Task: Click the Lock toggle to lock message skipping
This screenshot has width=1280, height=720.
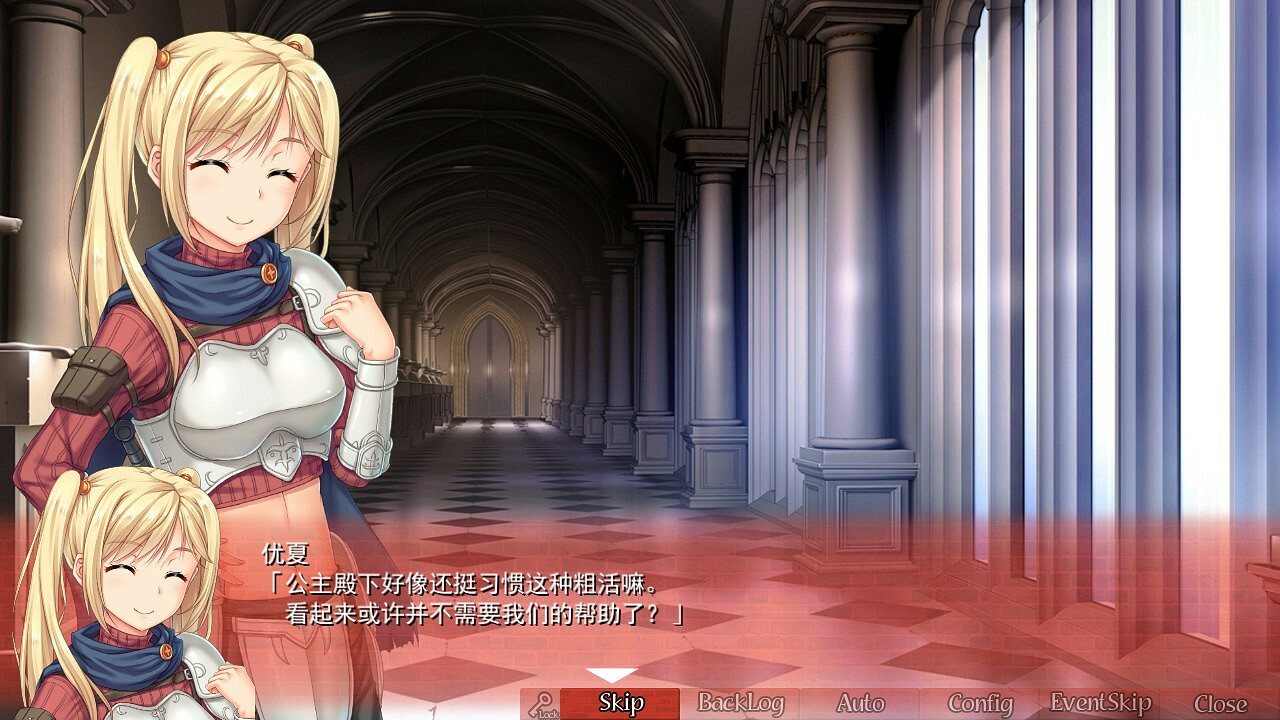Action: 541,702
